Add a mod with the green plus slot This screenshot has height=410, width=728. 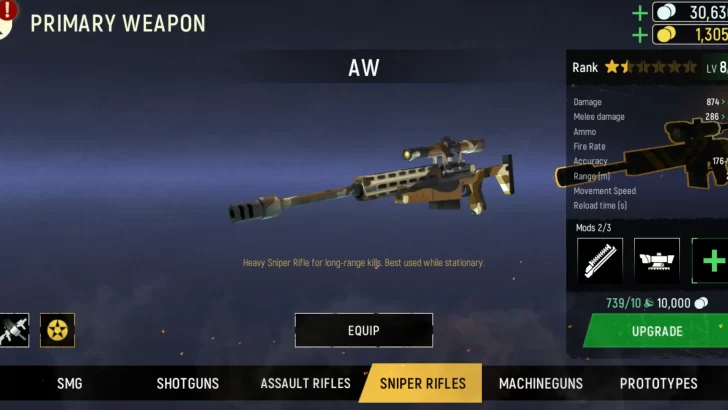click(x=712, y=261)
